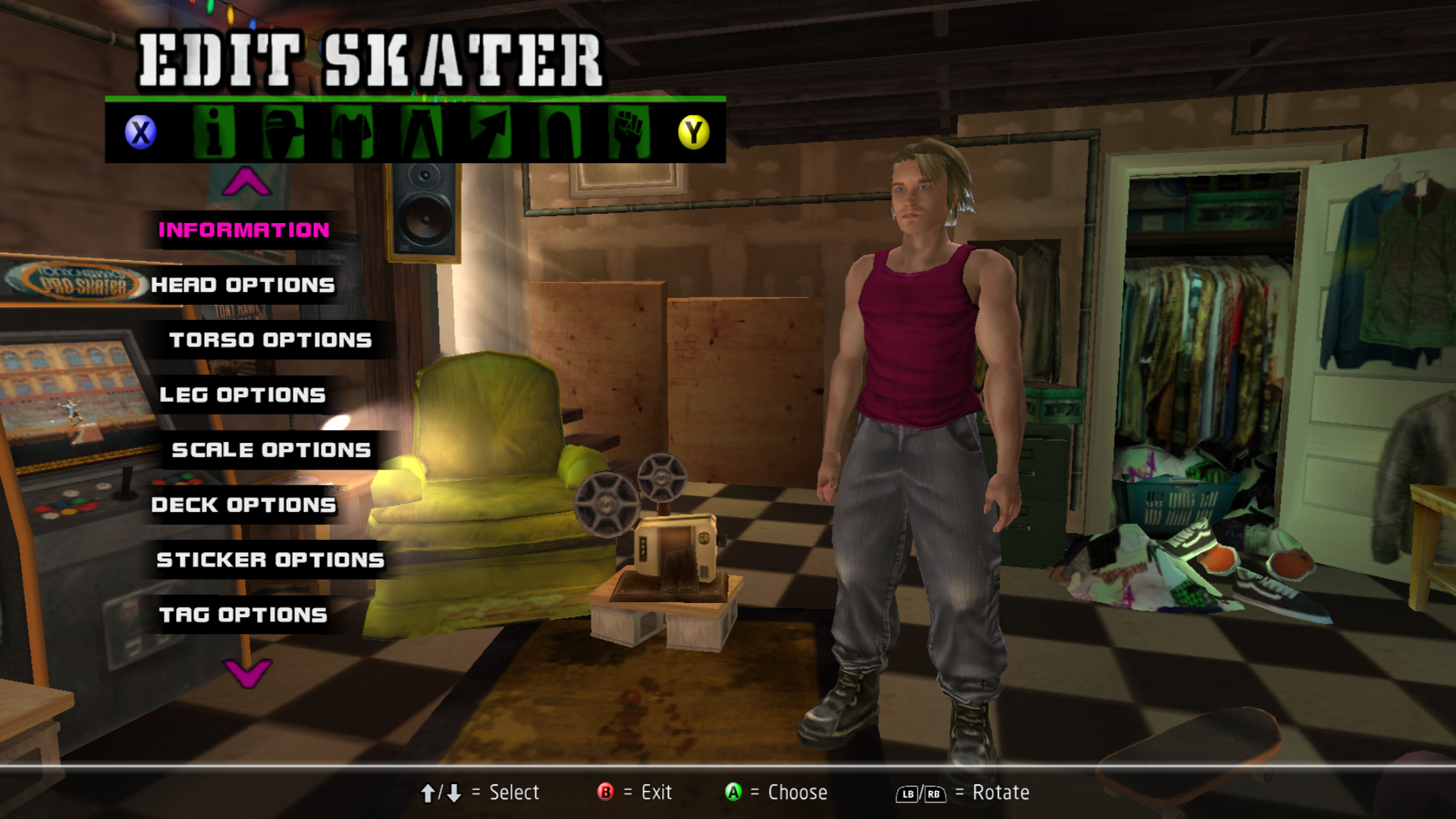Select the t-shirt torso category icon
The image size is (1456, 819).
[x=353, y=132]
